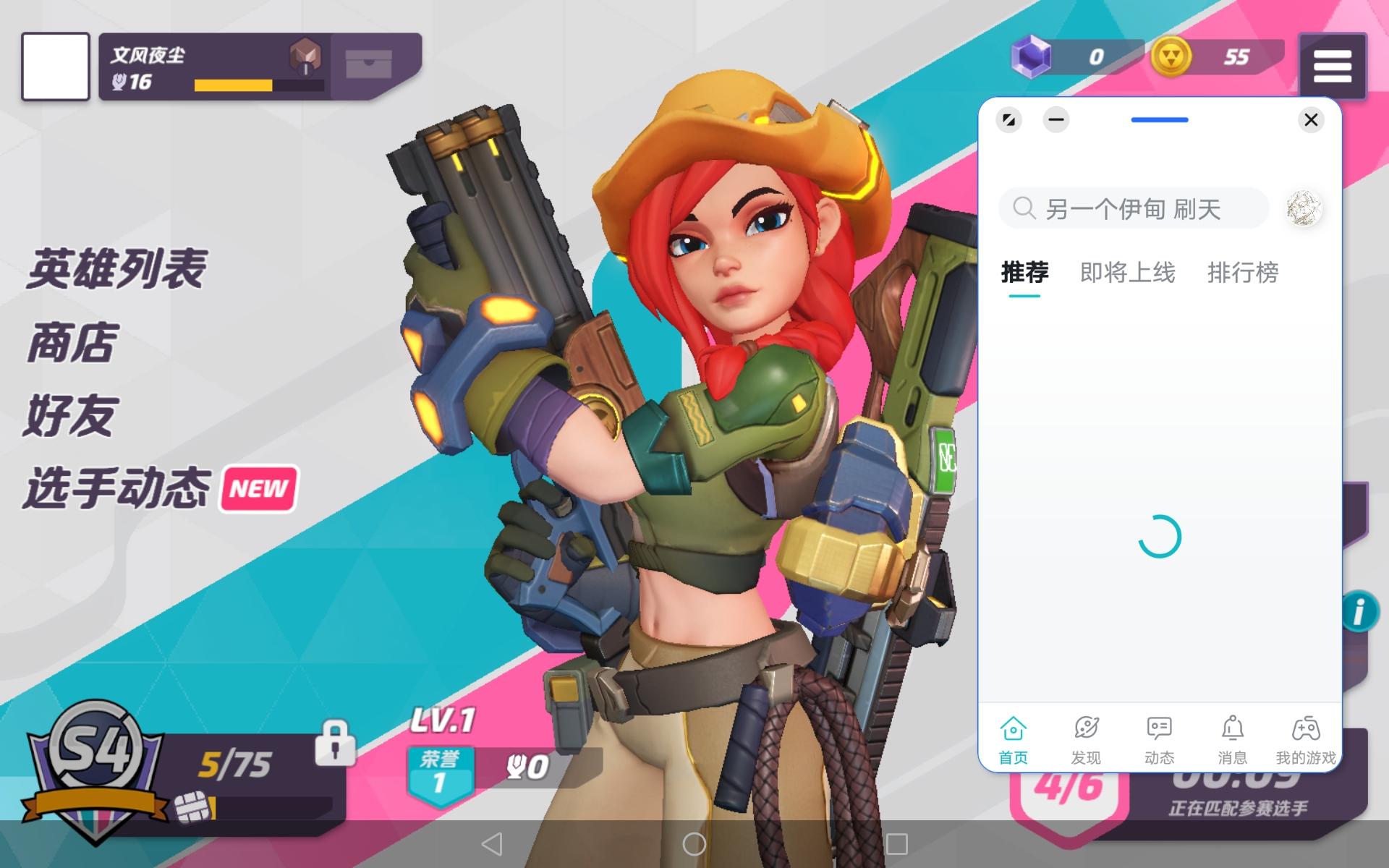Tap the screenshot icon atop the overlay panel
1389x868 pixels.
(1009, 120)
